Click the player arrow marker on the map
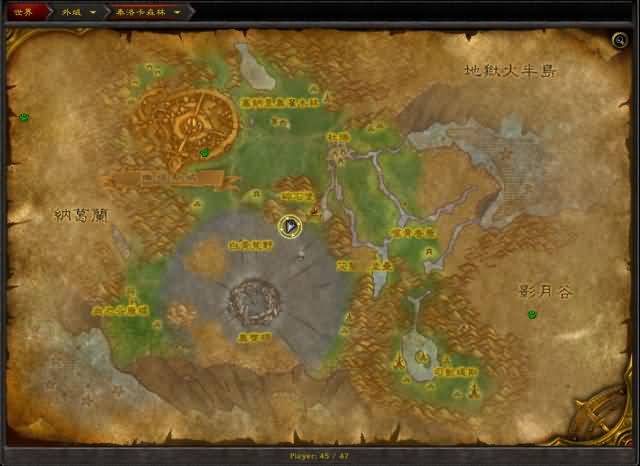 pos(290,227)
